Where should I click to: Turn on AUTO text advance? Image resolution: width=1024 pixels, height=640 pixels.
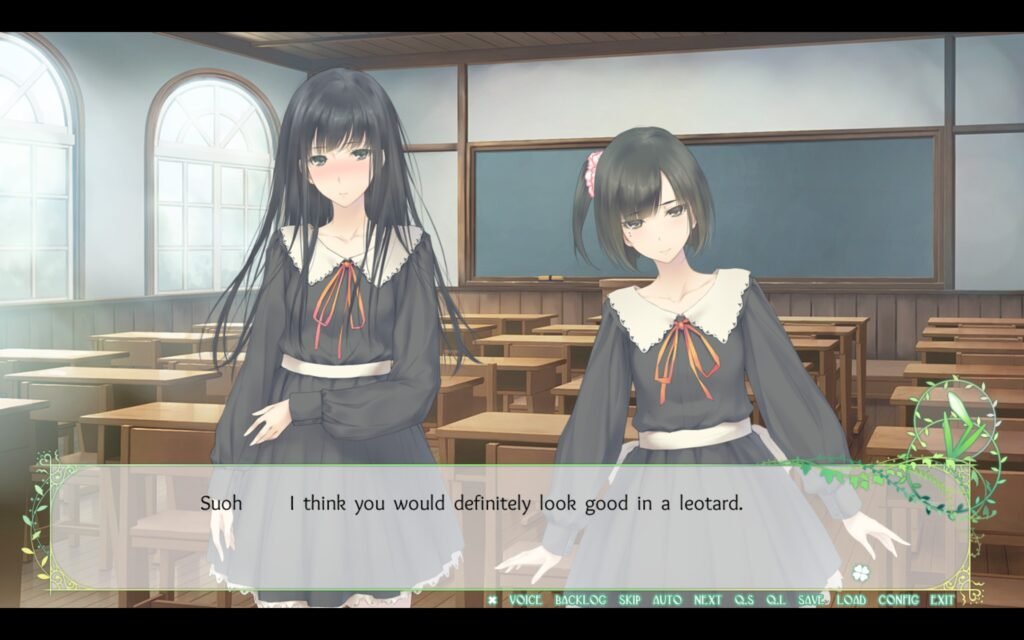point(667,600)
